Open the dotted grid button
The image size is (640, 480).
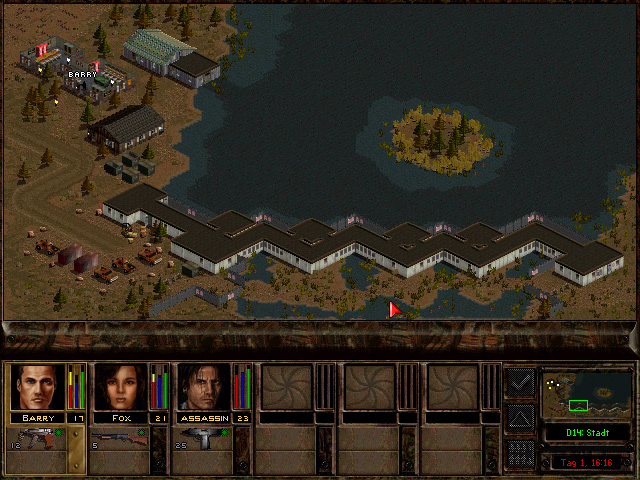tap(520, 452)
